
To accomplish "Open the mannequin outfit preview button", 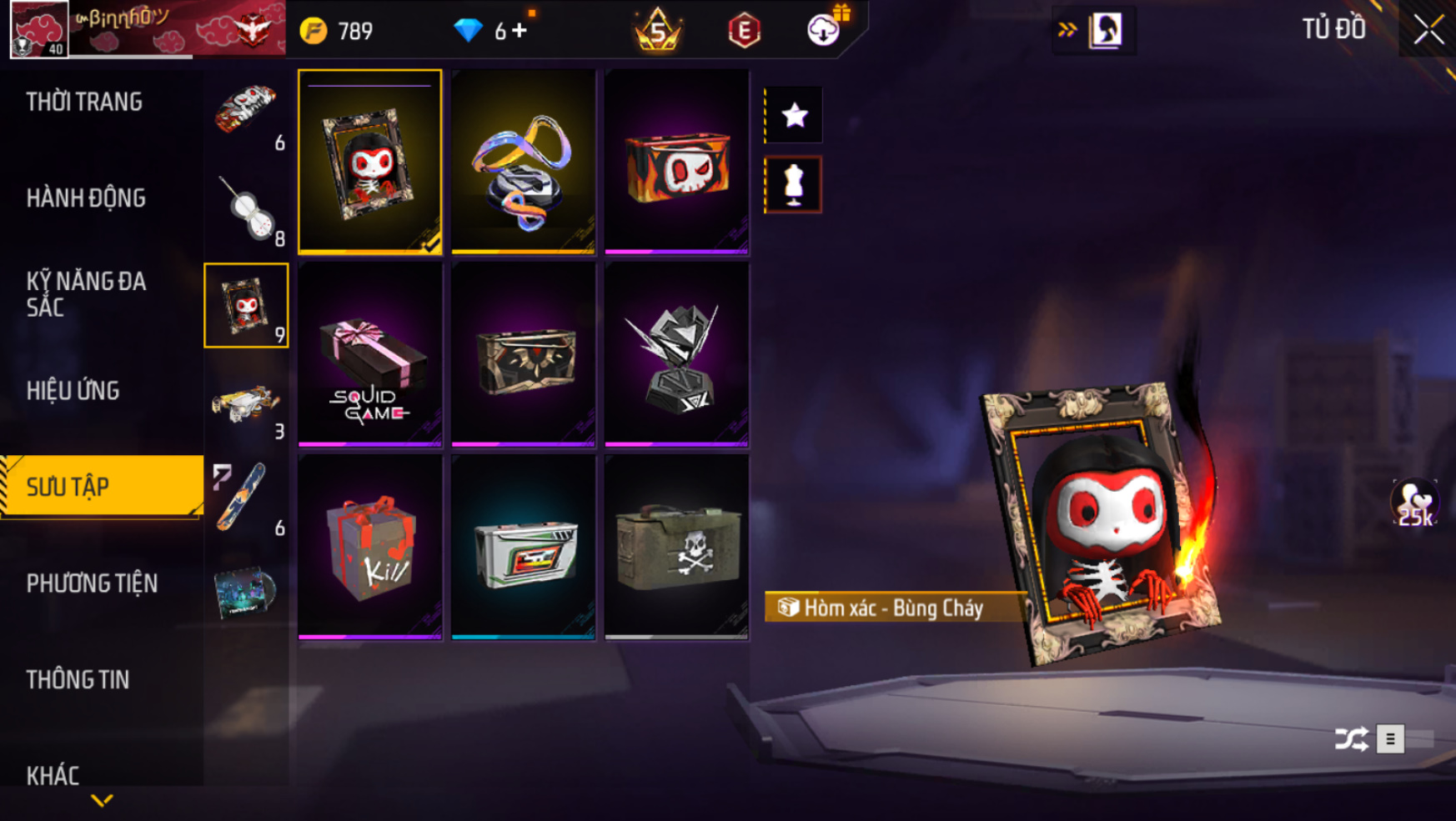I will [x=794, y=184].
